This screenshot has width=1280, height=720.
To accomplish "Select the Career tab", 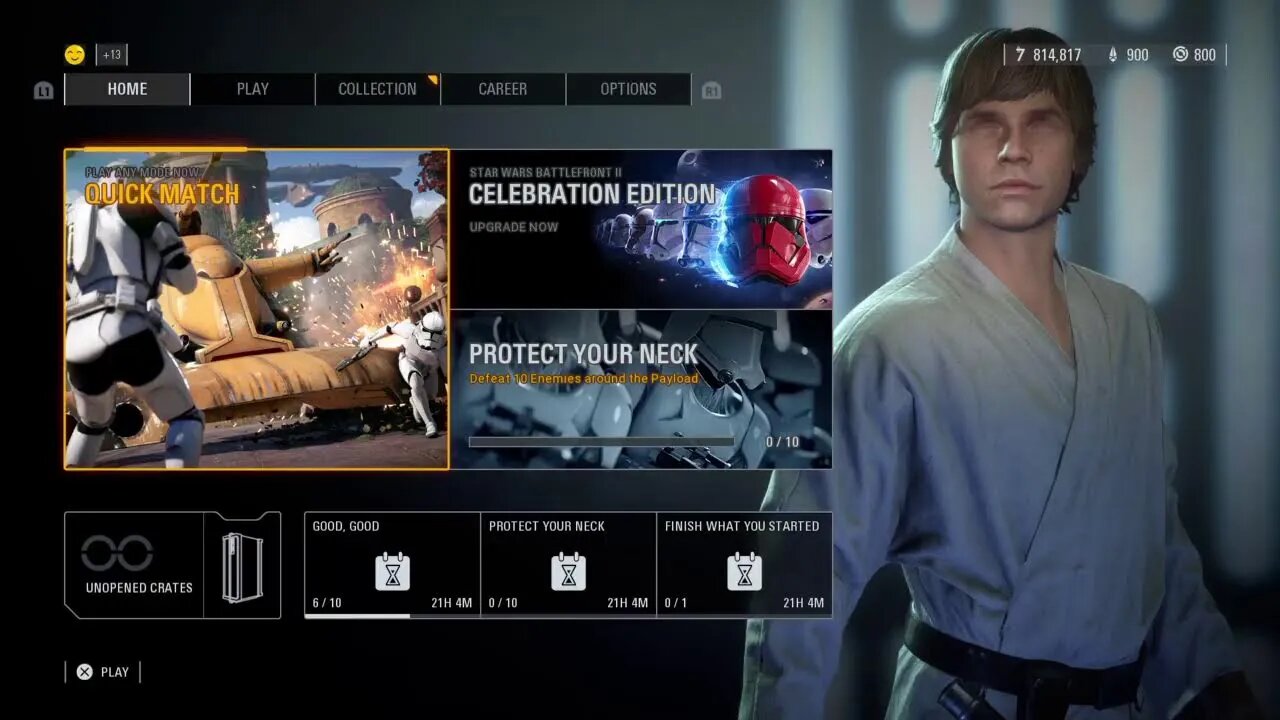I will tap(502, 89).
